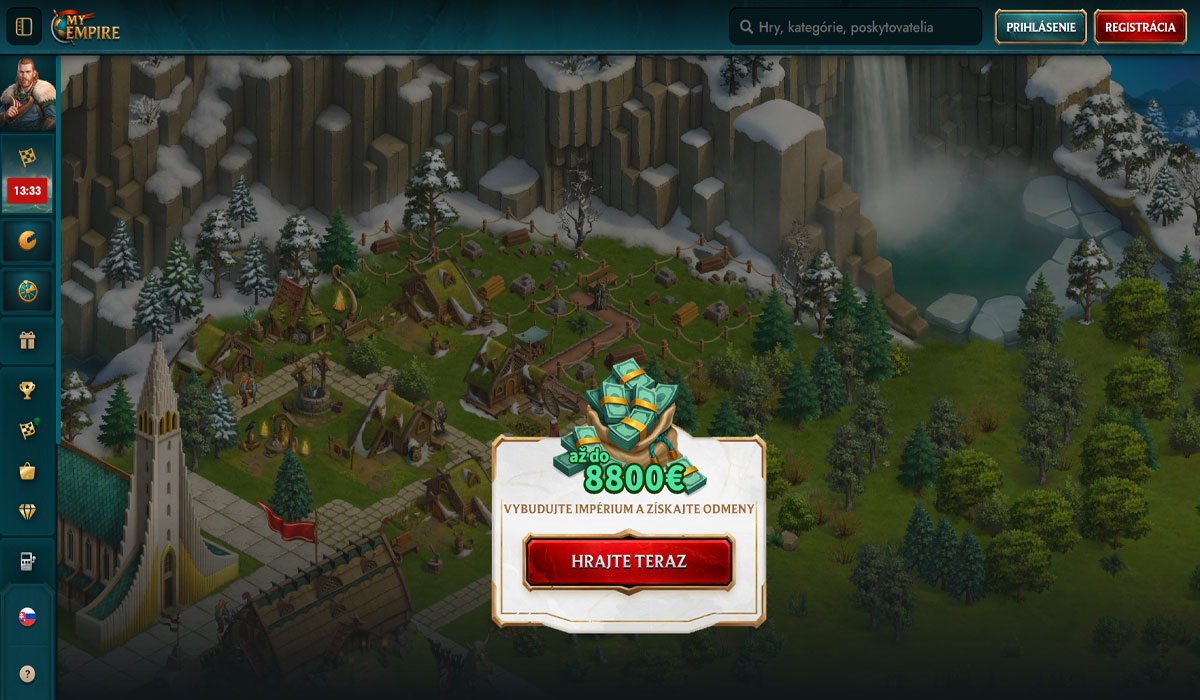
Task: Focus the game search field
Action: (855, 27)
